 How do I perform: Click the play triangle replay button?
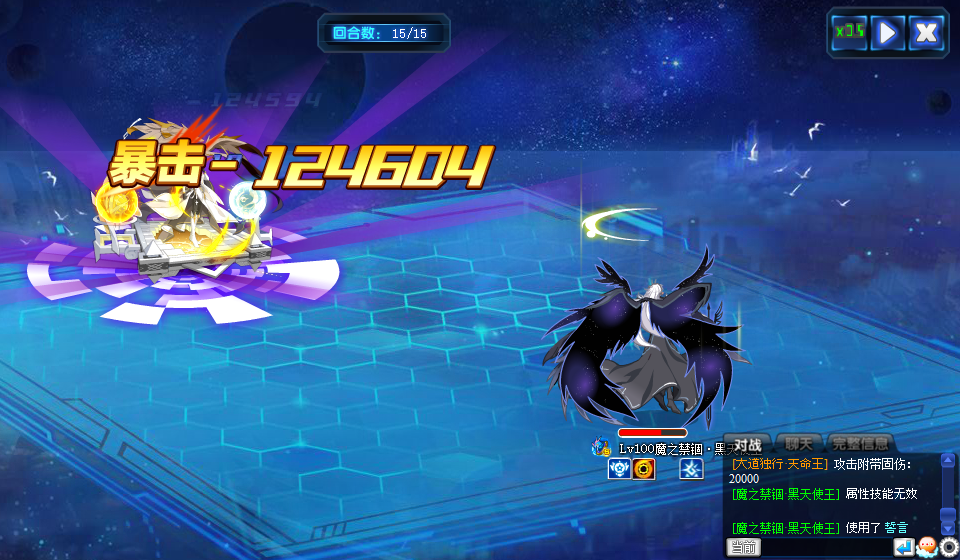pyautogui.click(x=887, y=32)
